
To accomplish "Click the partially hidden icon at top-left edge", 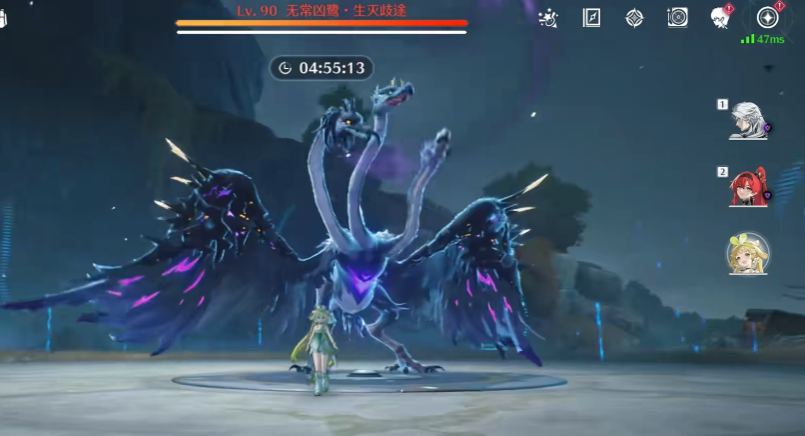I will (x=3, y=22).
